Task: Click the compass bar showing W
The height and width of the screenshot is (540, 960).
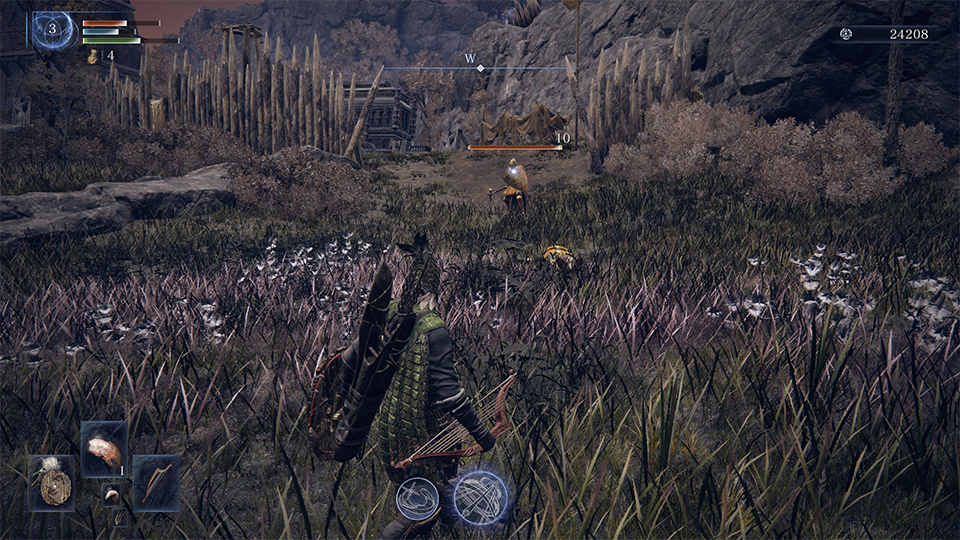Action: 478,67
